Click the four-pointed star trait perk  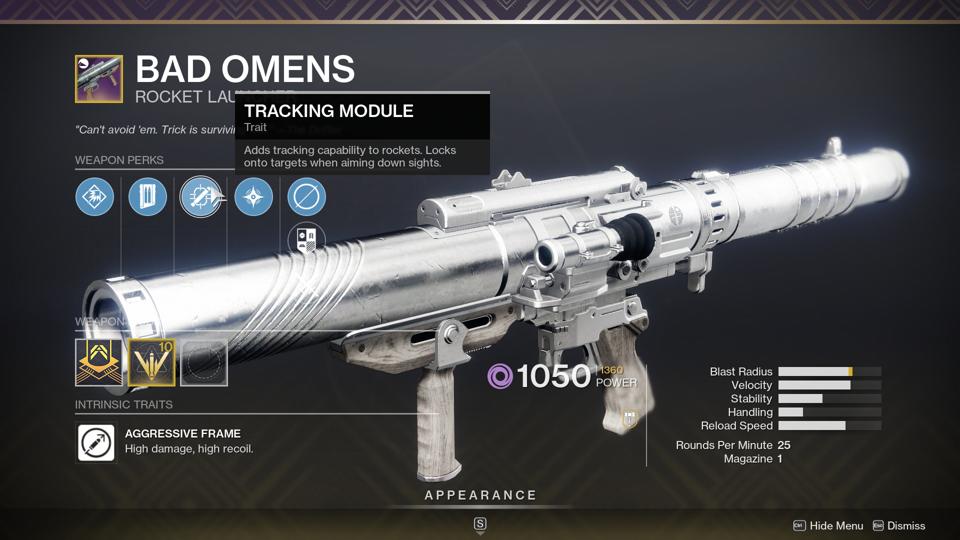(253, 197)
